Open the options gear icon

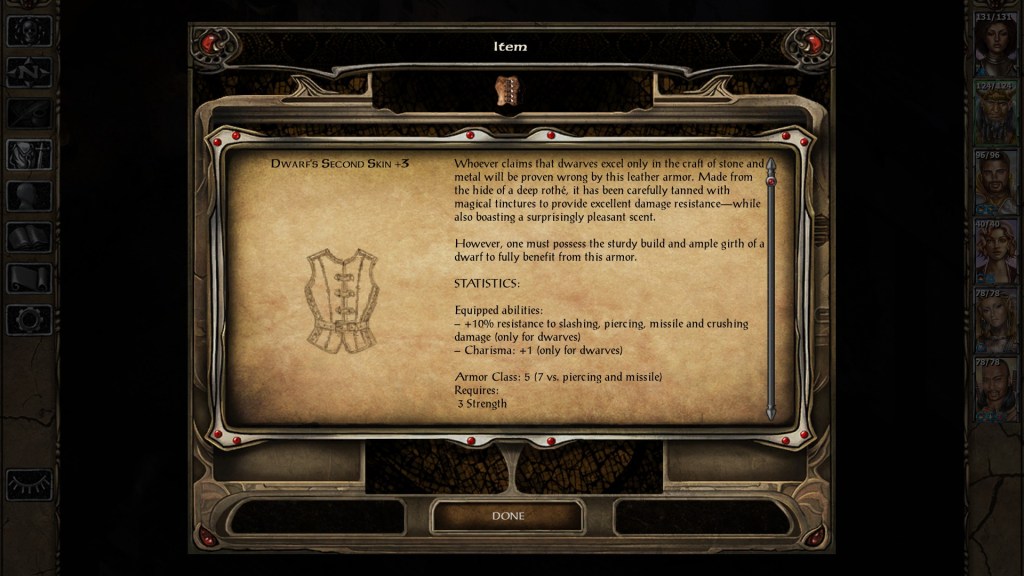pyautogui.click(x=29, y=320)
